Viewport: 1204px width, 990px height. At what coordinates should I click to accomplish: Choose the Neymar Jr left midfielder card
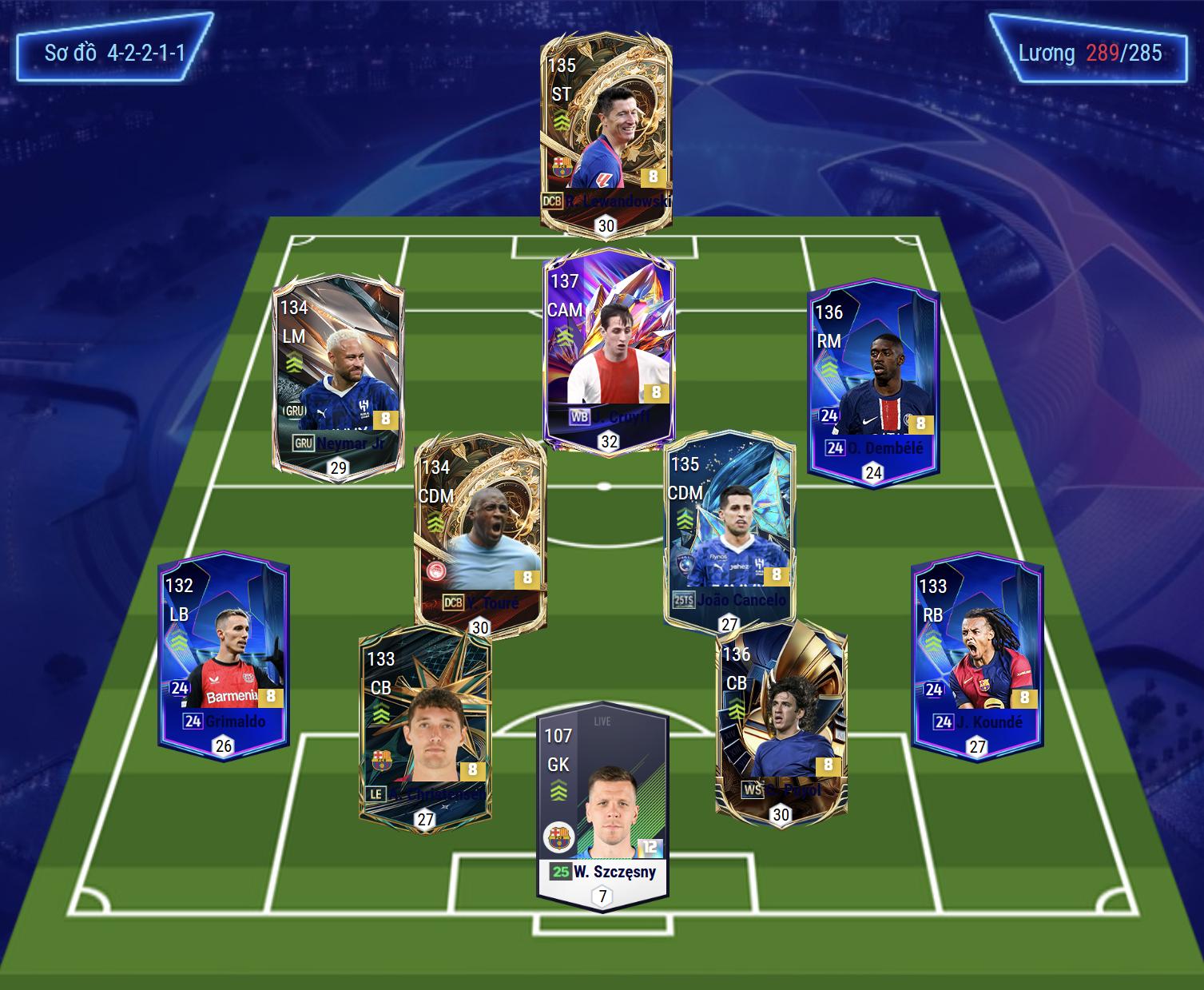pos(338,376)
